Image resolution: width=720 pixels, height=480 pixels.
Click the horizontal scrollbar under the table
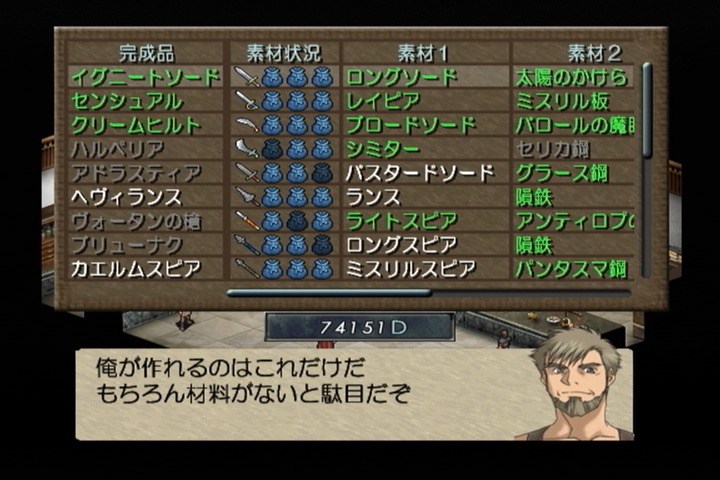coord(329,293)
